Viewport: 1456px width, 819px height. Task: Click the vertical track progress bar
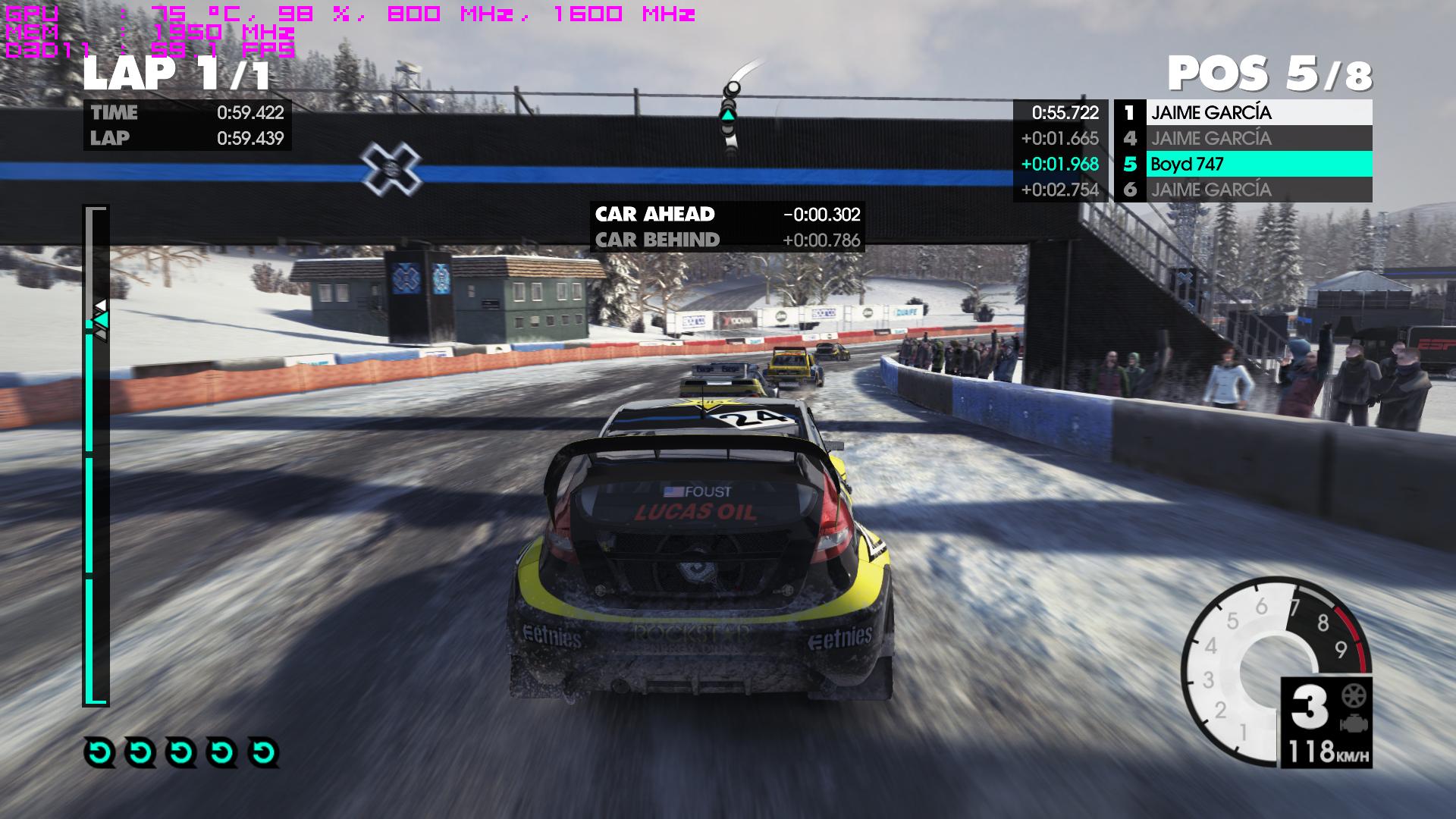click(96, 455)
